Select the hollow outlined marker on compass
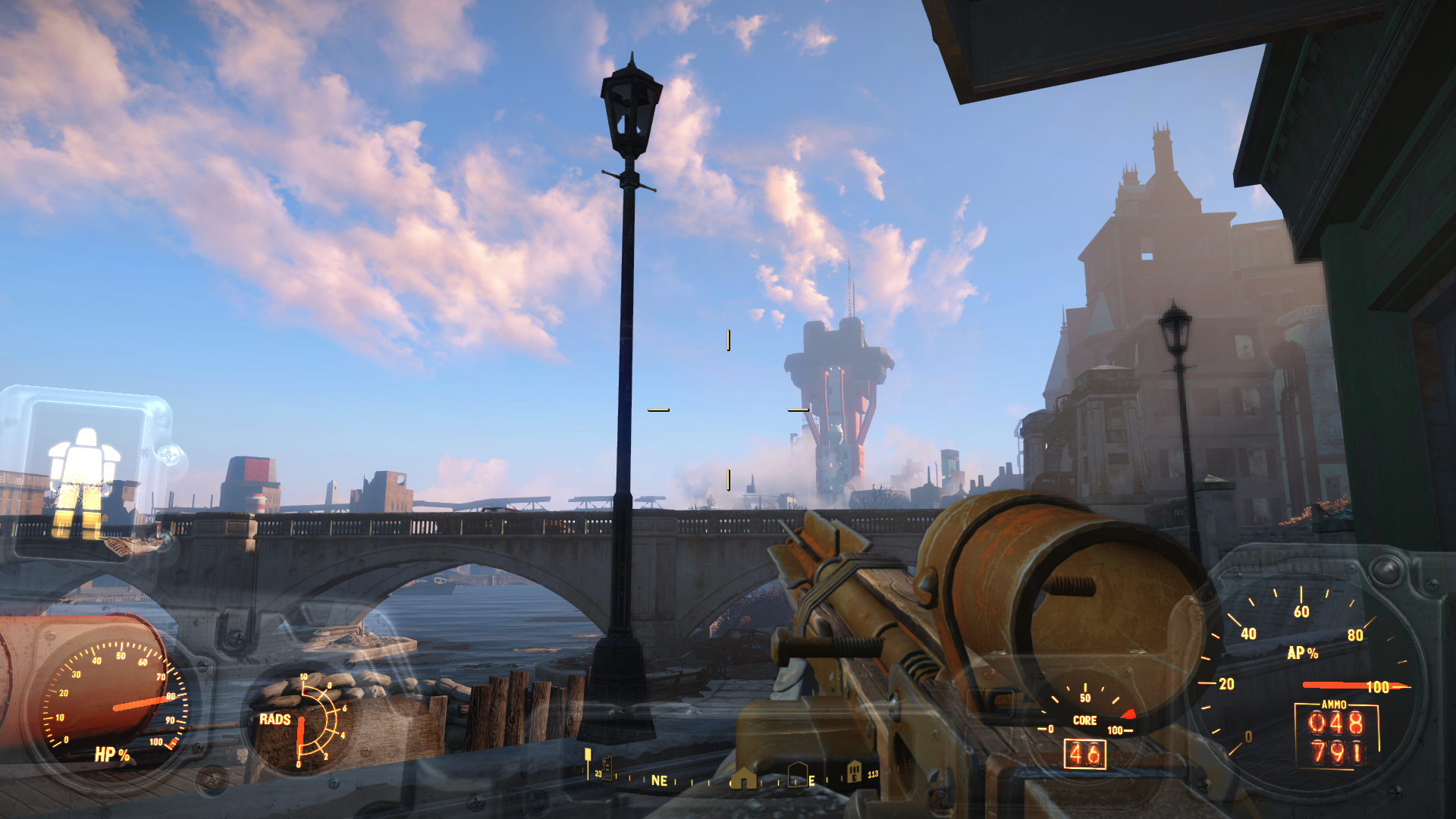The image size is (1456, 819). [x=797, y=775]
